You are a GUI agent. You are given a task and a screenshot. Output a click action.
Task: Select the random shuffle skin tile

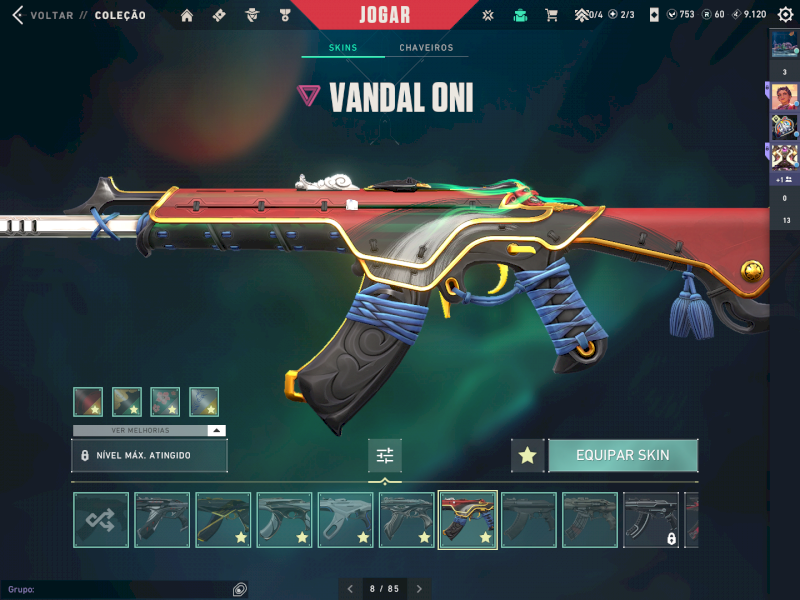click(x=101, y=520)
